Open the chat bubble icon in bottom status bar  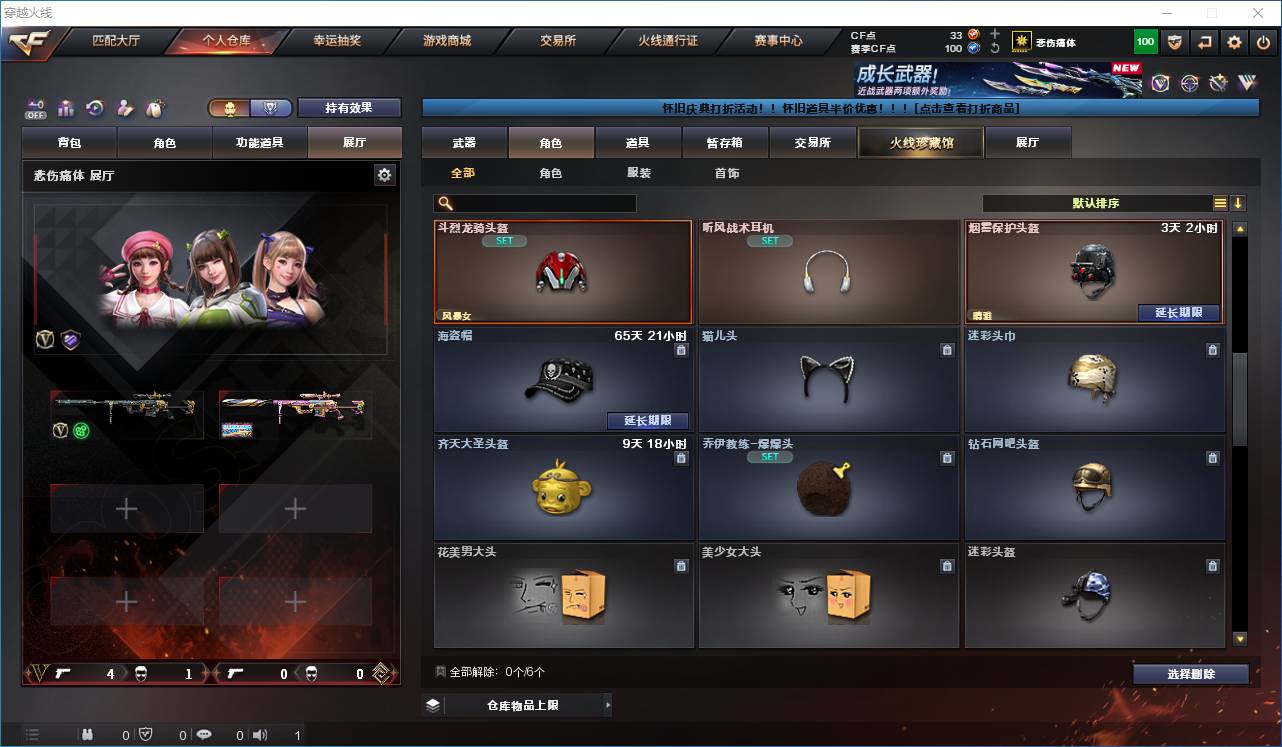(205, 733)
